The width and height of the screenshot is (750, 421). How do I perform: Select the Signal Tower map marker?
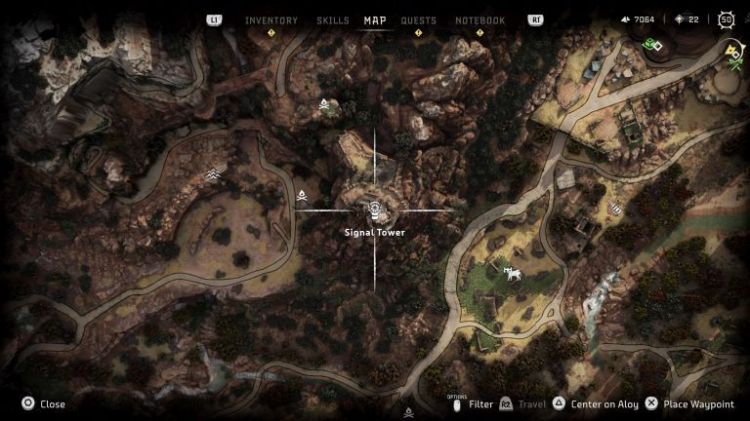point(375,210)
